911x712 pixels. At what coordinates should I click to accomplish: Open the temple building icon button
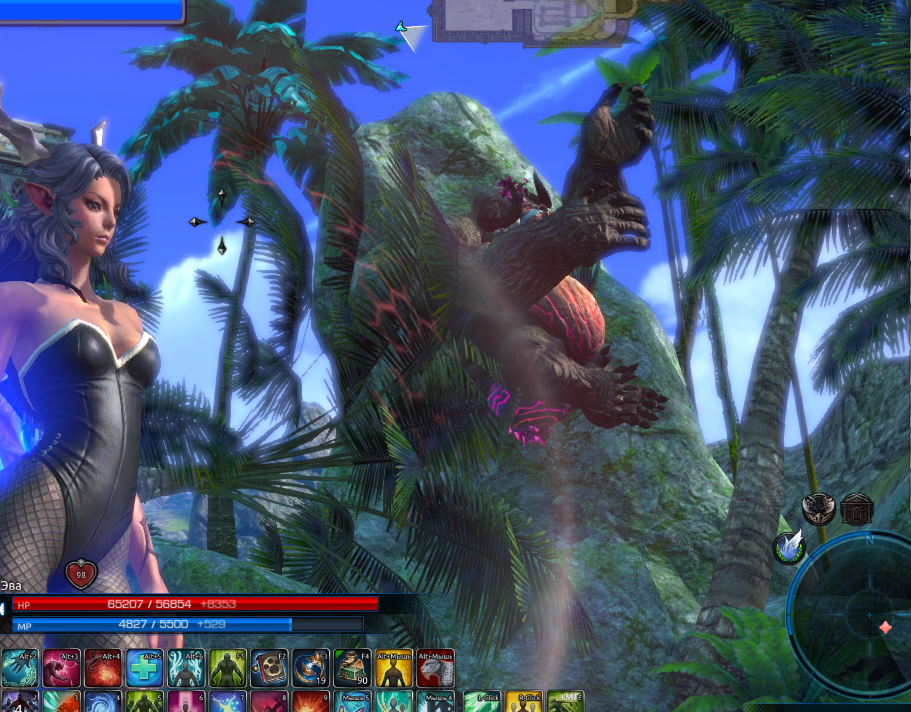tap(857, 508)
